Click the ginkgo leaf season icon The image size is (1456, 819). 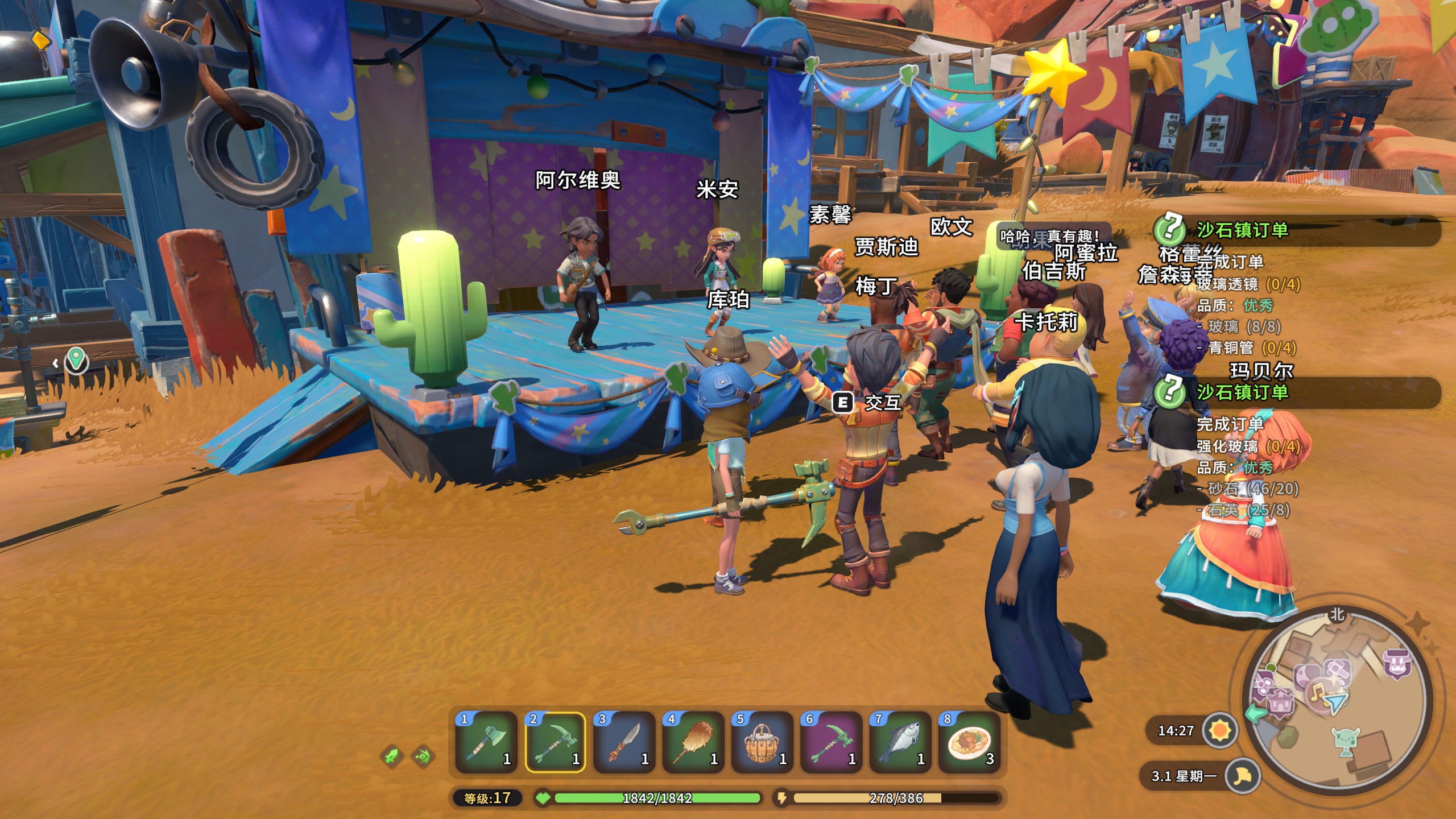click(x=1242, y=776)
